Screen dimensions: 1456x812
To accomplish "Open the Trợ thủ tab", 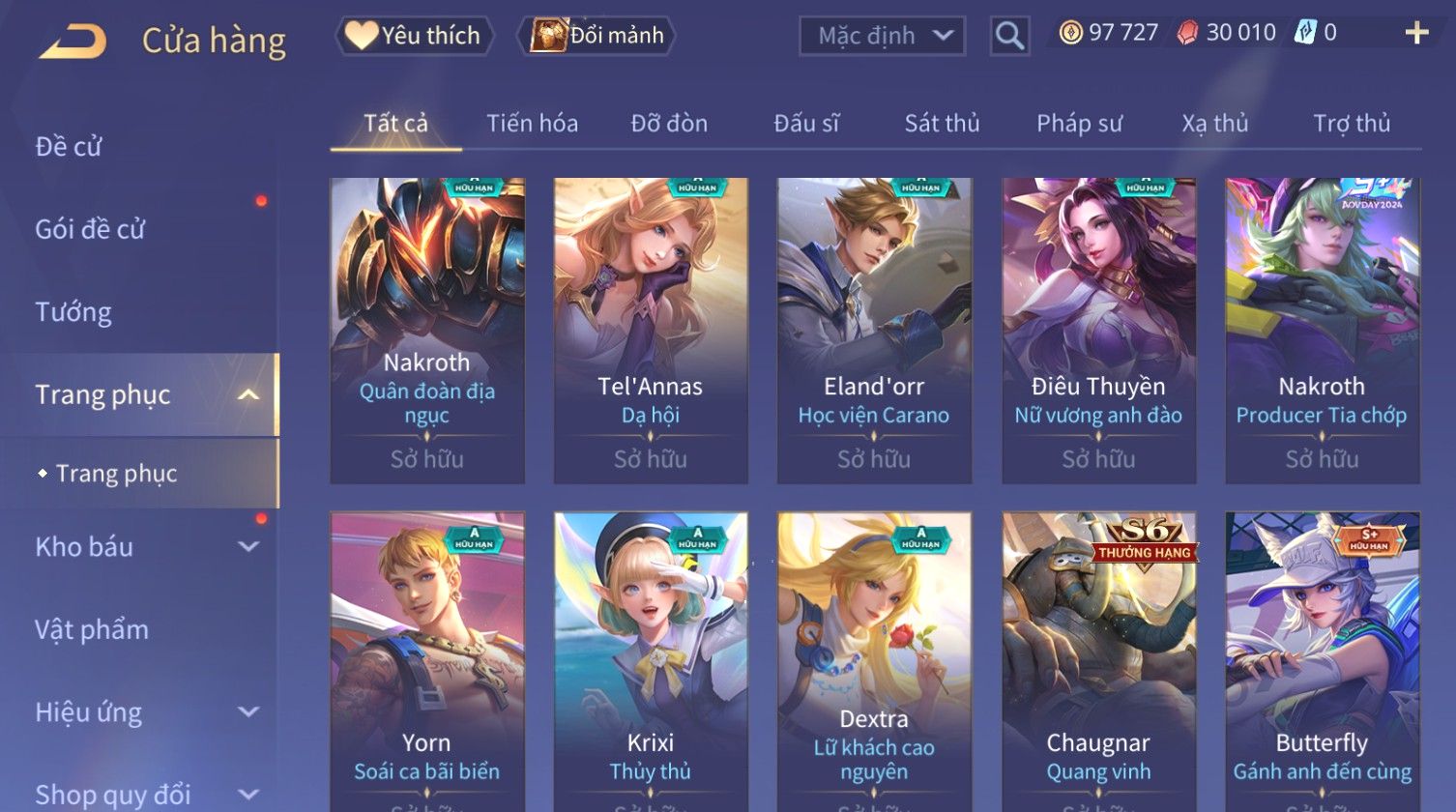I will [1352, 124].
